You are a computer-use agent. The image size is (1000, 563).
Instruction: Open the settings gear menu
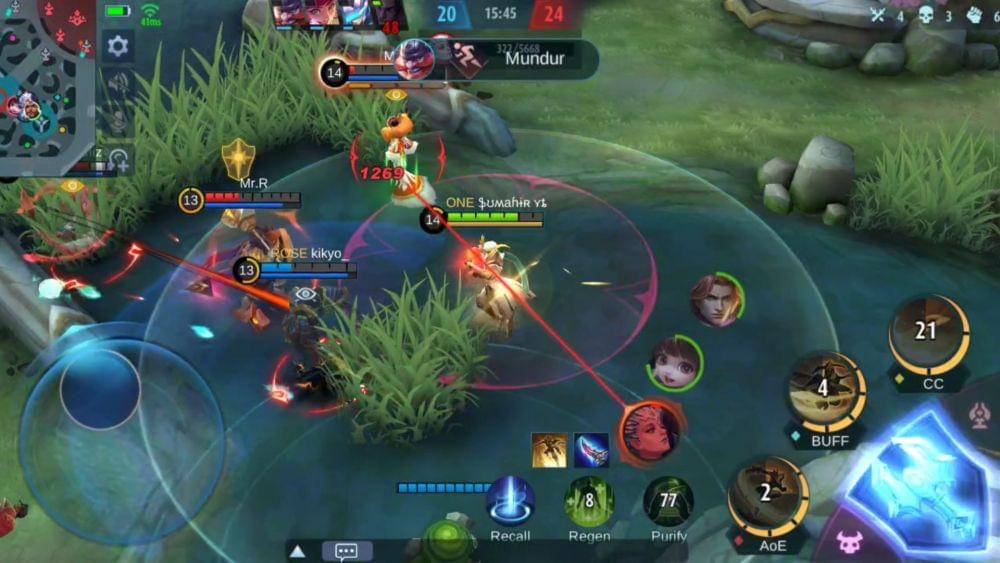[x=117, y=46]
